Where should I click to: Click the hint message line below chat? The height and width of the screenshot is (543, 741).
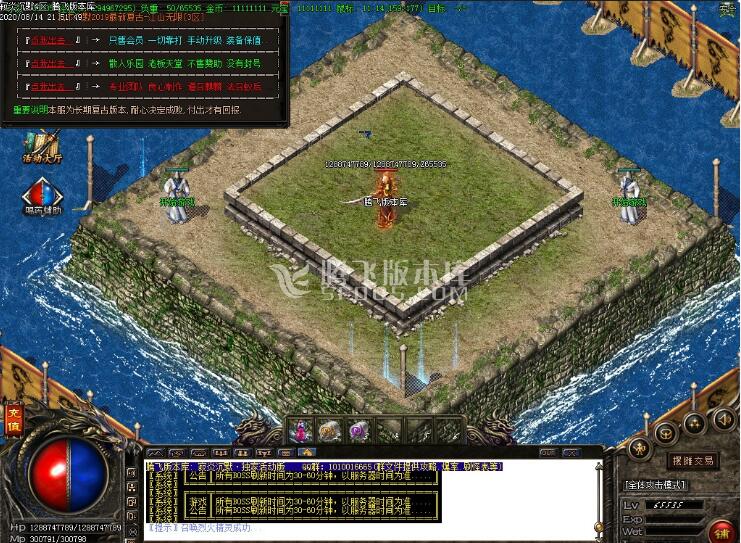pyautogui.click(x=200, y=527)
